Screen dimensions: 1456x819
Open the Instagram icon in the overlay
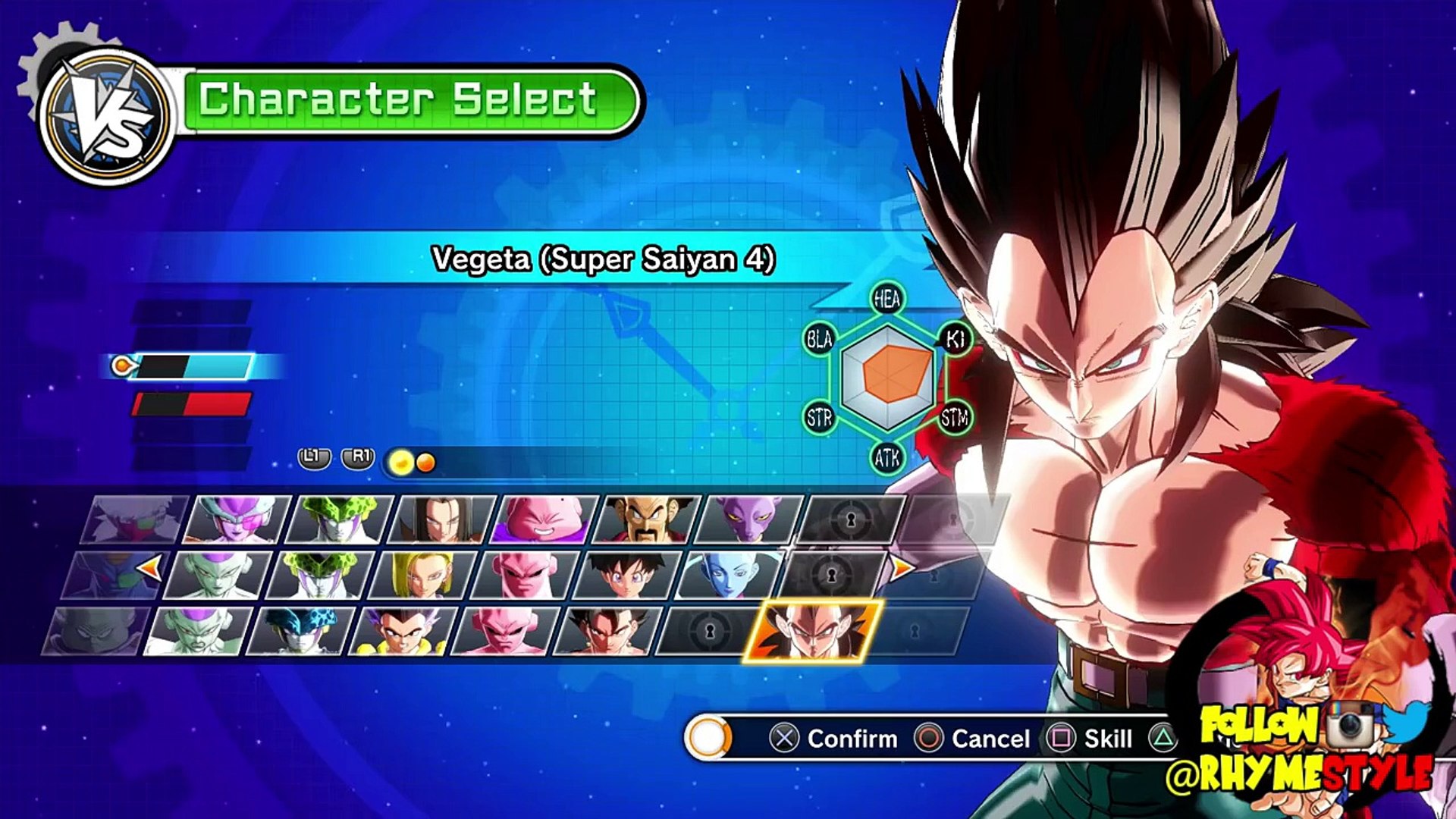[x=1352, y=723]
